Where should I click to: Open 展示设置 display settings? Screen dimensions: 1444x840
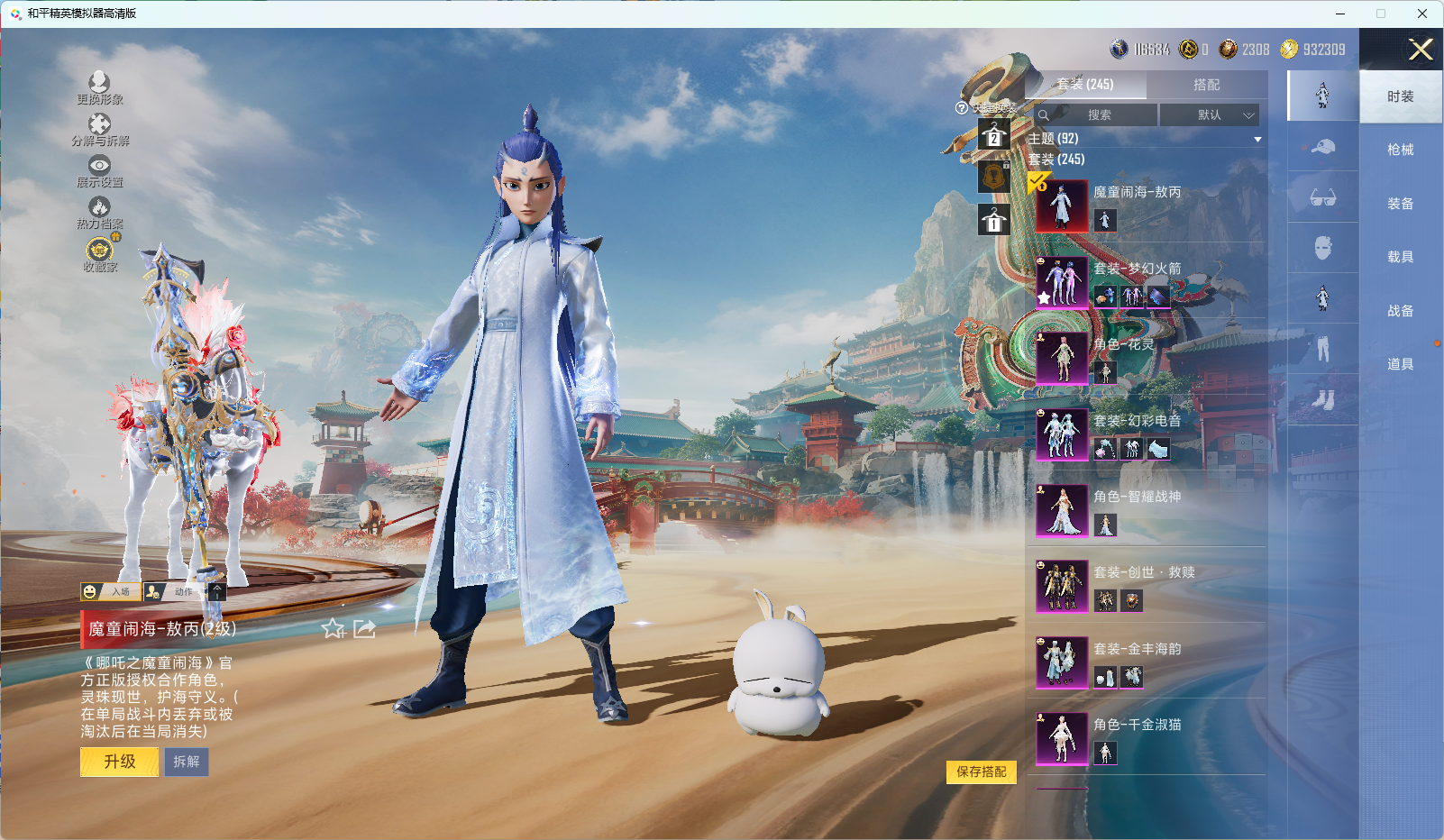pos(99,170)
